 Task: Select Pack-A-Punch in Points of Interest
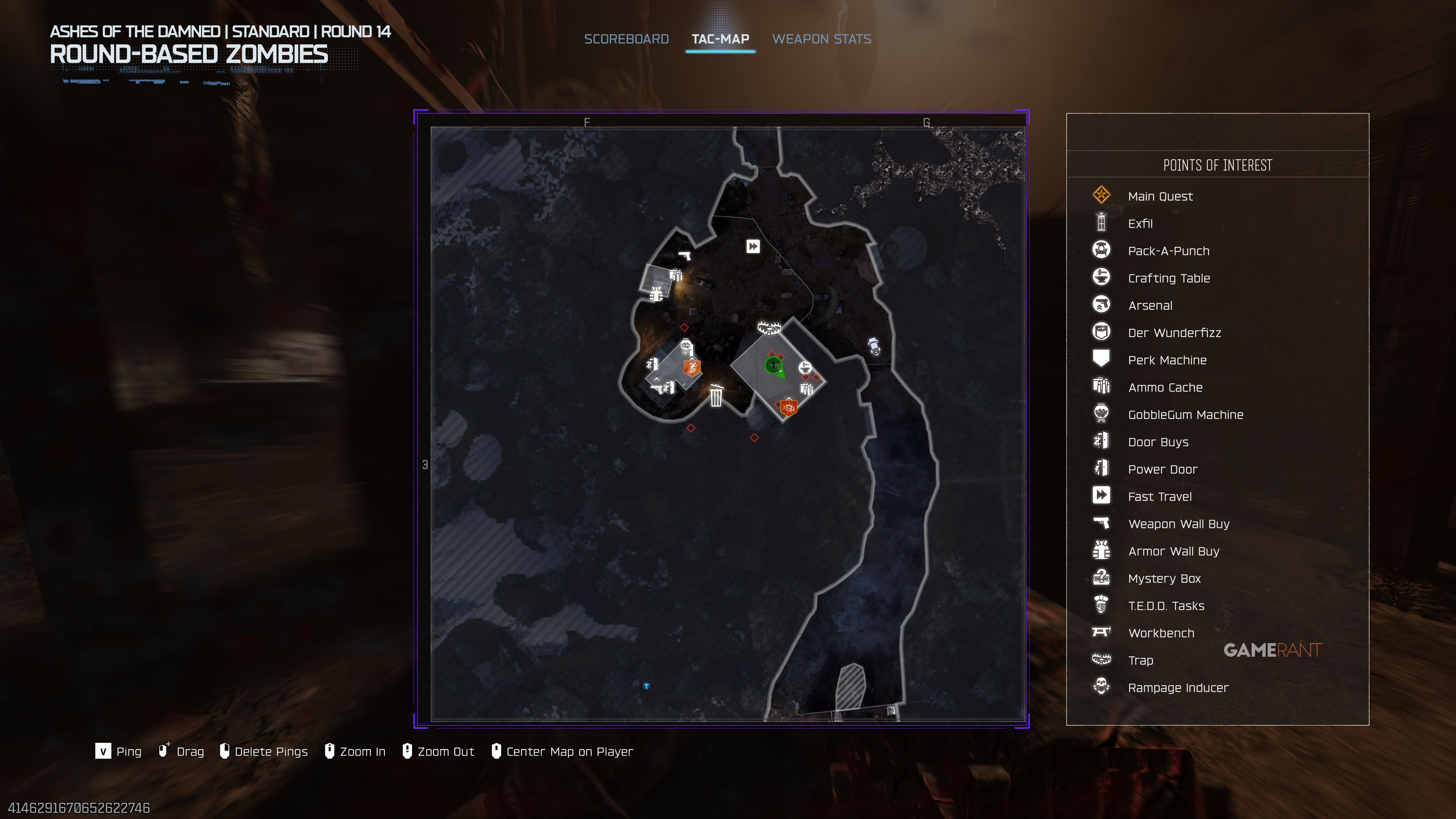pos(1168,251)
